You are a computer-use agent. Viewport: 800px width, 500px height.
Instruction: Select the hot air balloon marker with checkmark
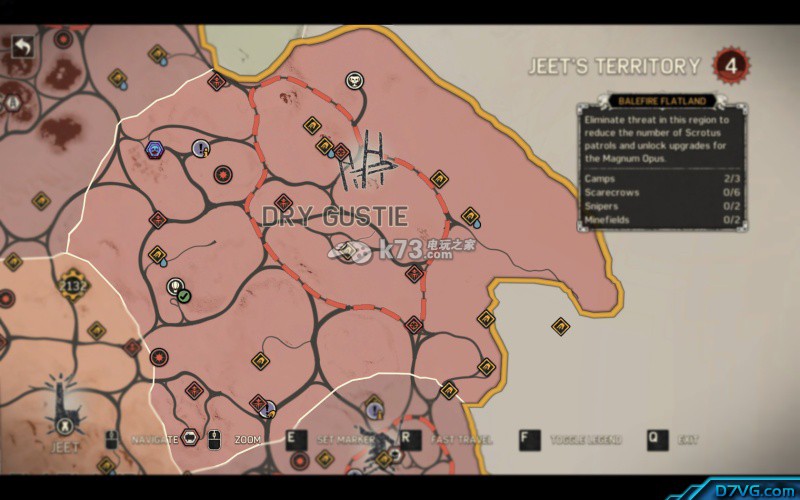pyautogui.click(x=176, y=289)
